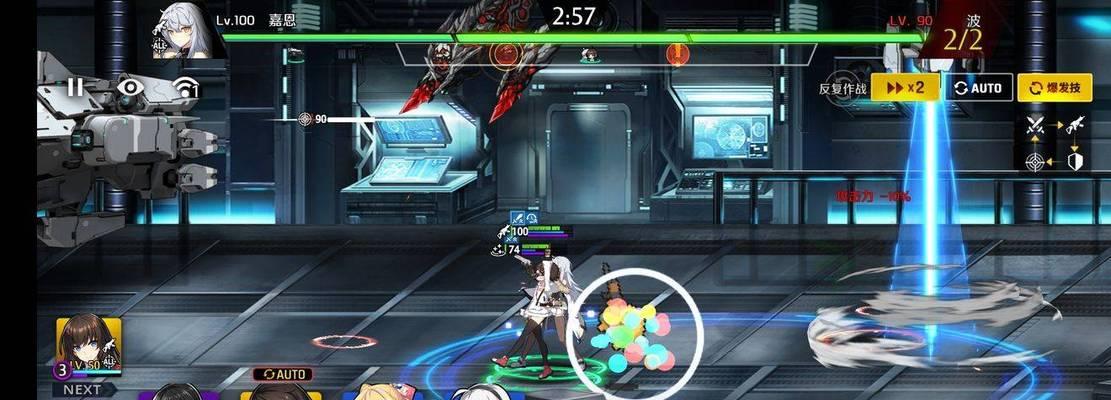
Task: Toggle the x2 battle speed button
Action: [x=905, y=88]
